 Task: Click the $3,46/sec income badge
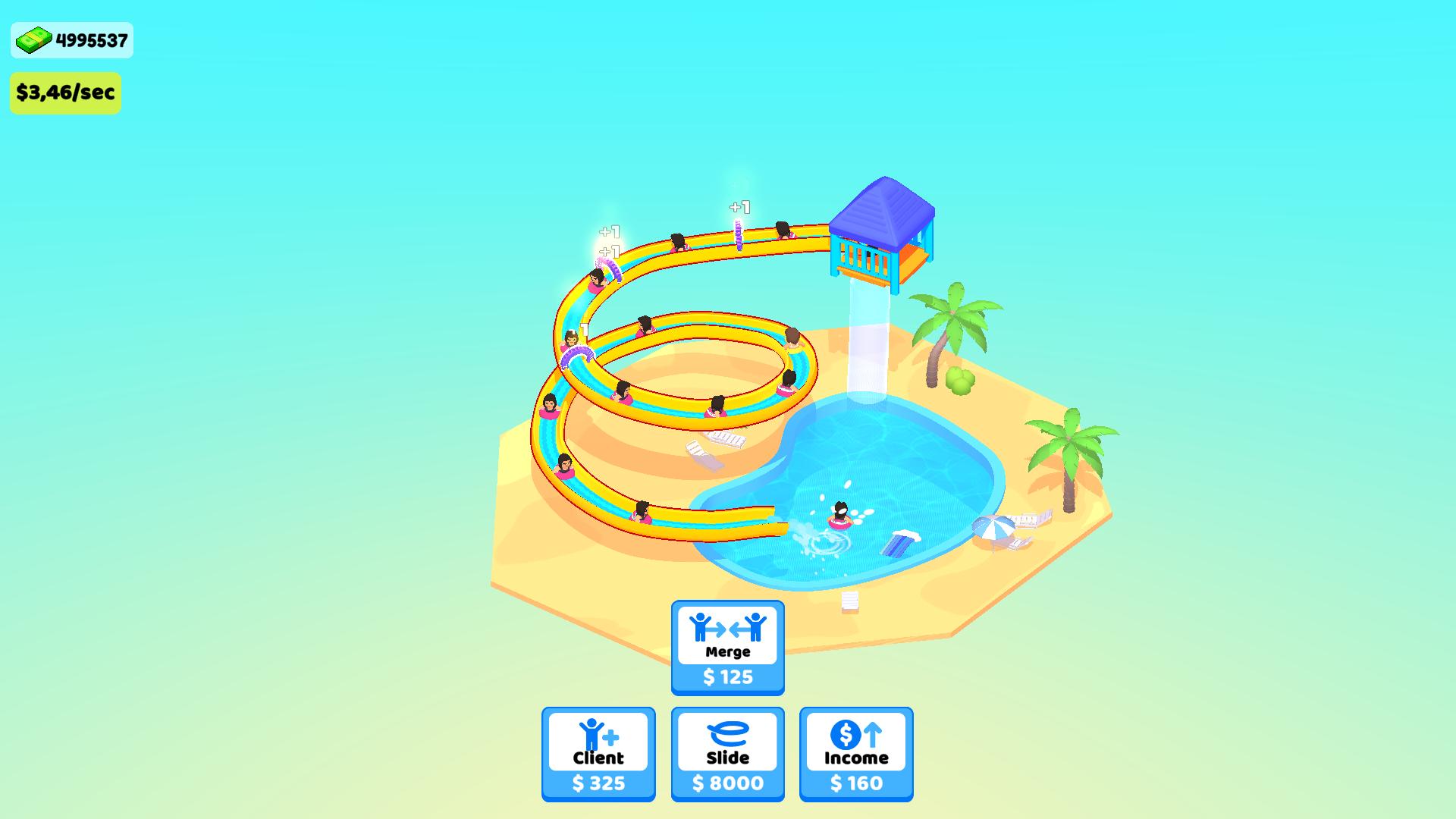tap(65, 93)
